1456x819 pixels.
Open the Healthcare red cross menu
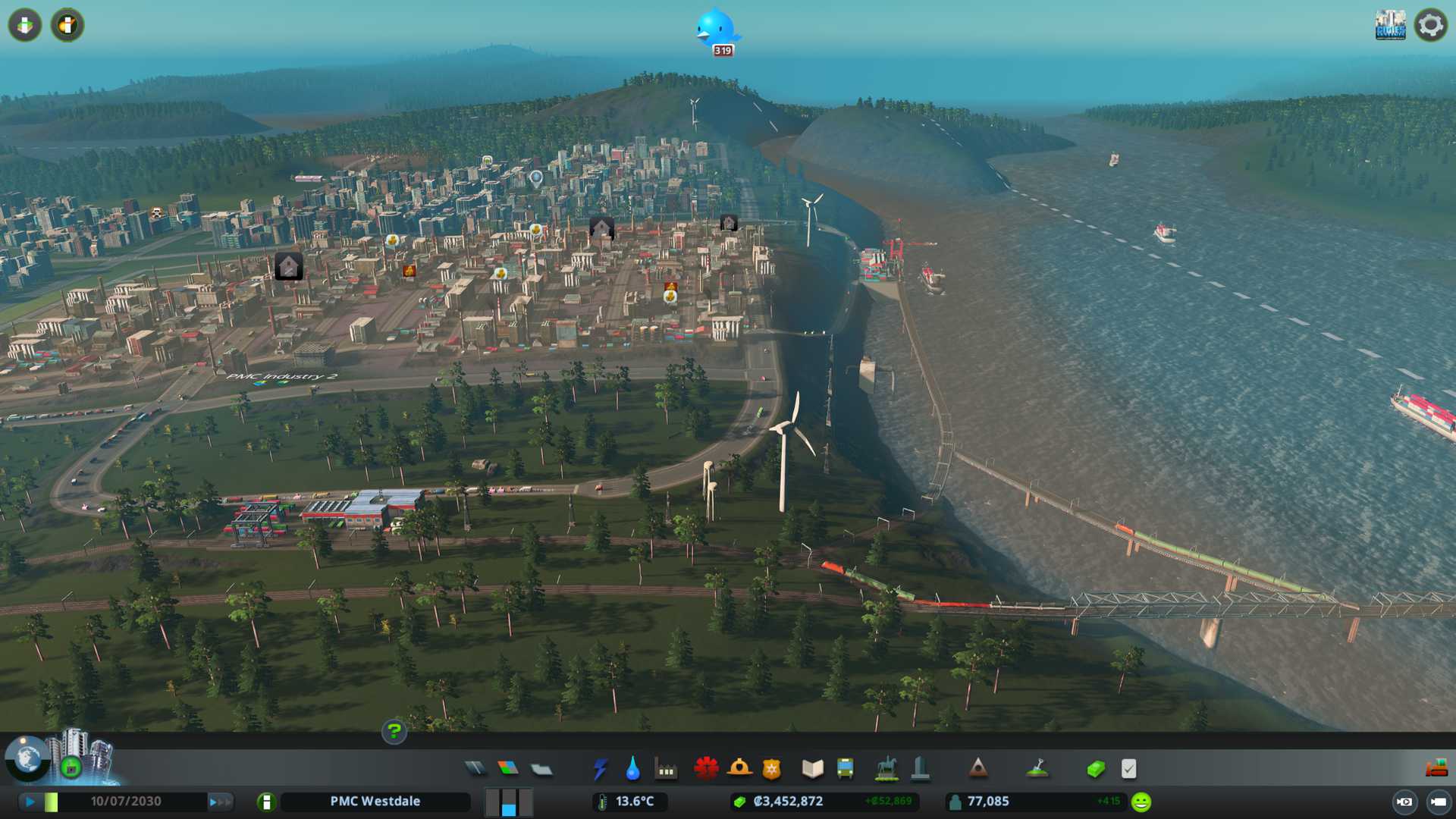pos(706,769)
